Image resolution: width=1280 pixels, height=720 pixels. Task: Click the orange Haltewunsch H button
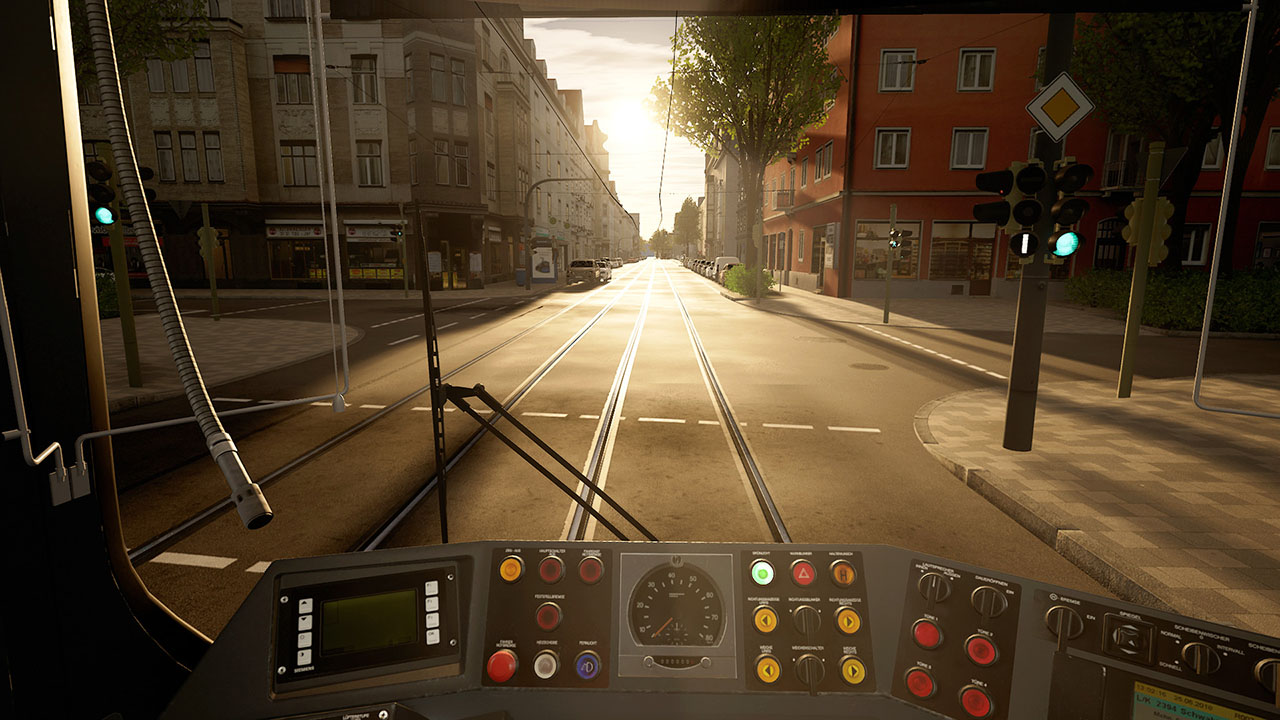843,573
